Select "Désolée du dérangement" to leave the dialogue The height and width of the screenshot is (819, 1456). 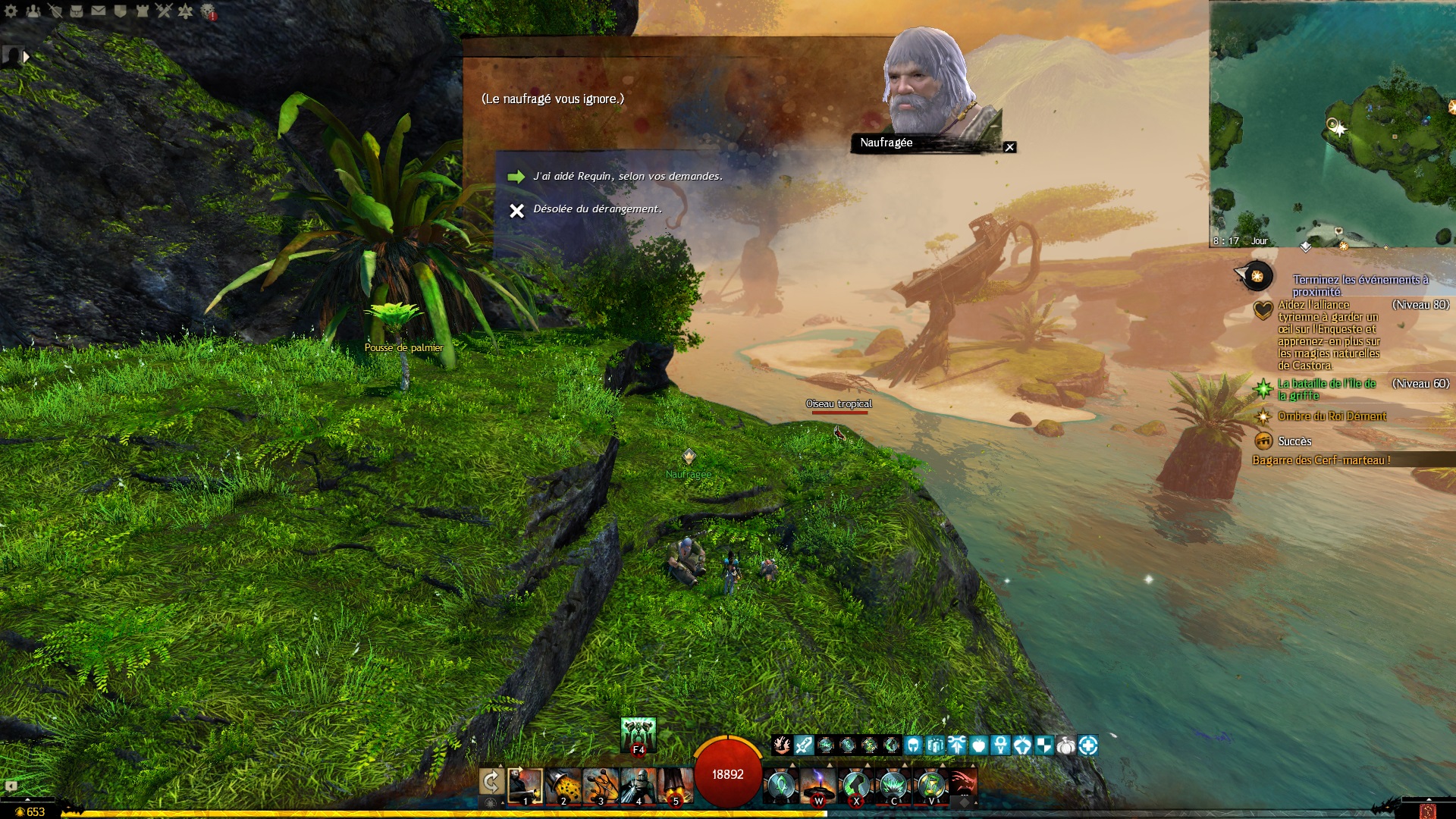coord(597,209)
